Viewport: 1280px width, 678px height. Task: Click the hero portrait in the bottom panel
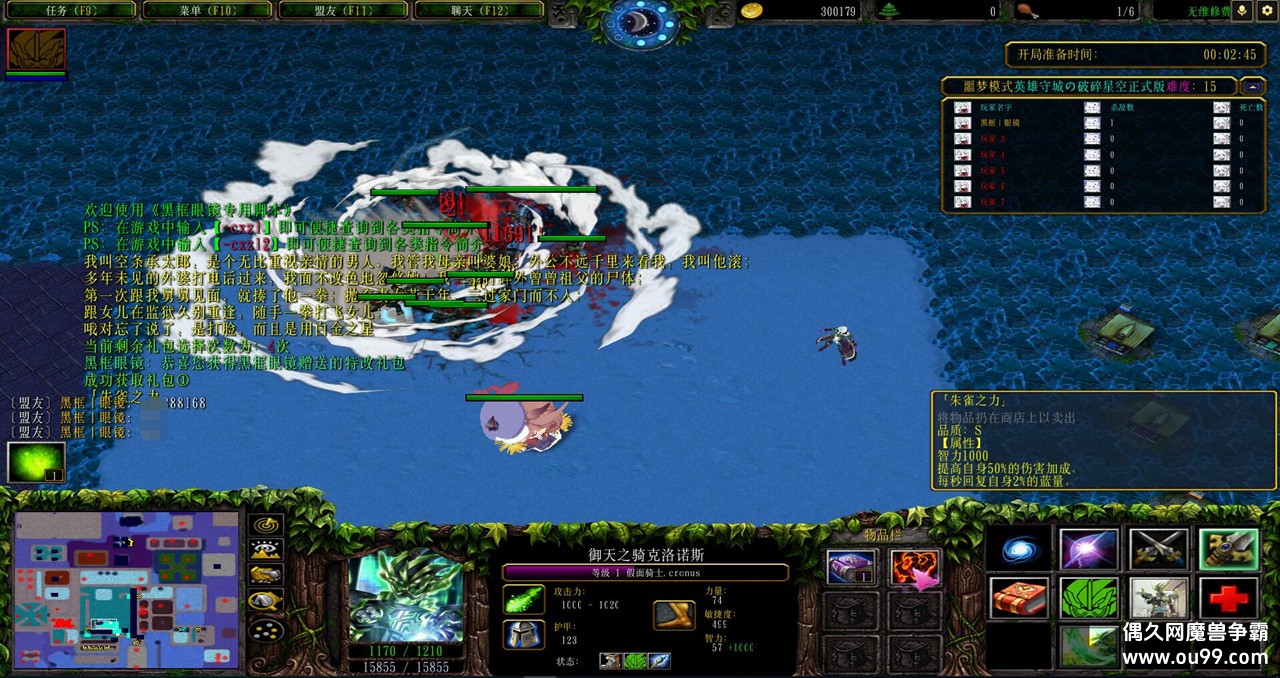[405, 595]
